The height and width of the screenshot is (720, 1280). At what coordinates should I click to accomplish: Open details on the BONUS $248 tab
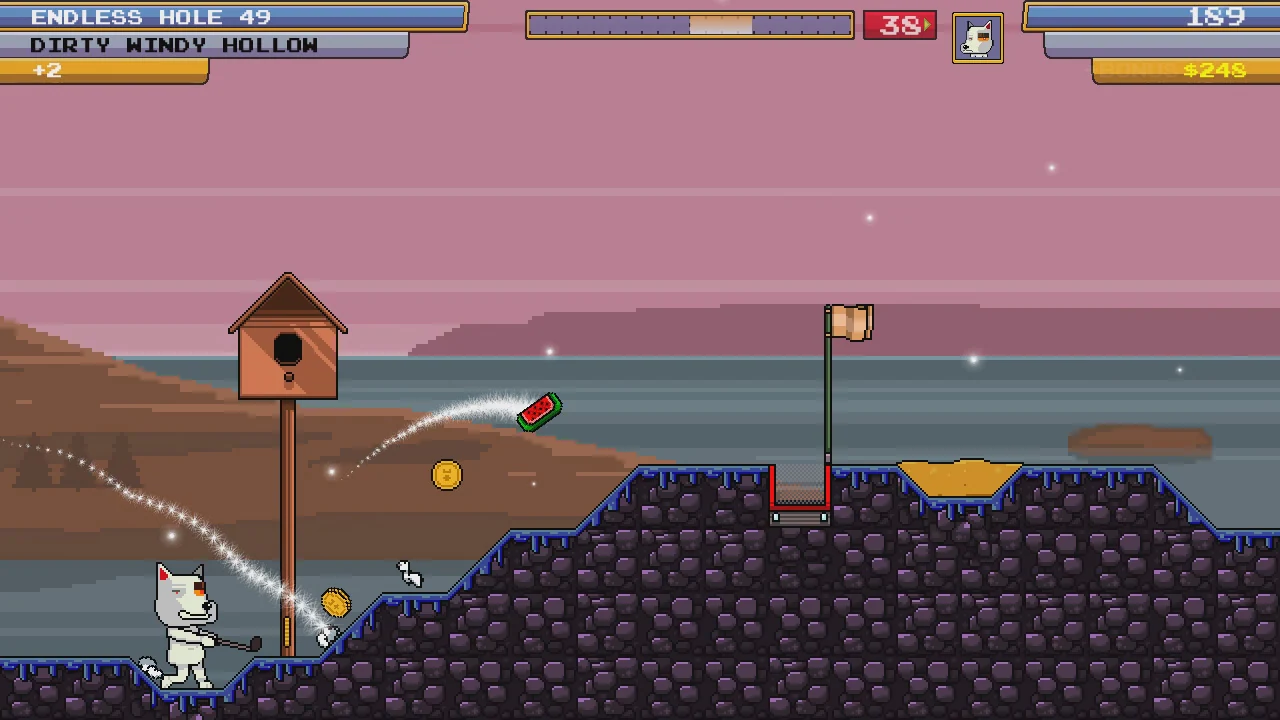coord(1180,70)
